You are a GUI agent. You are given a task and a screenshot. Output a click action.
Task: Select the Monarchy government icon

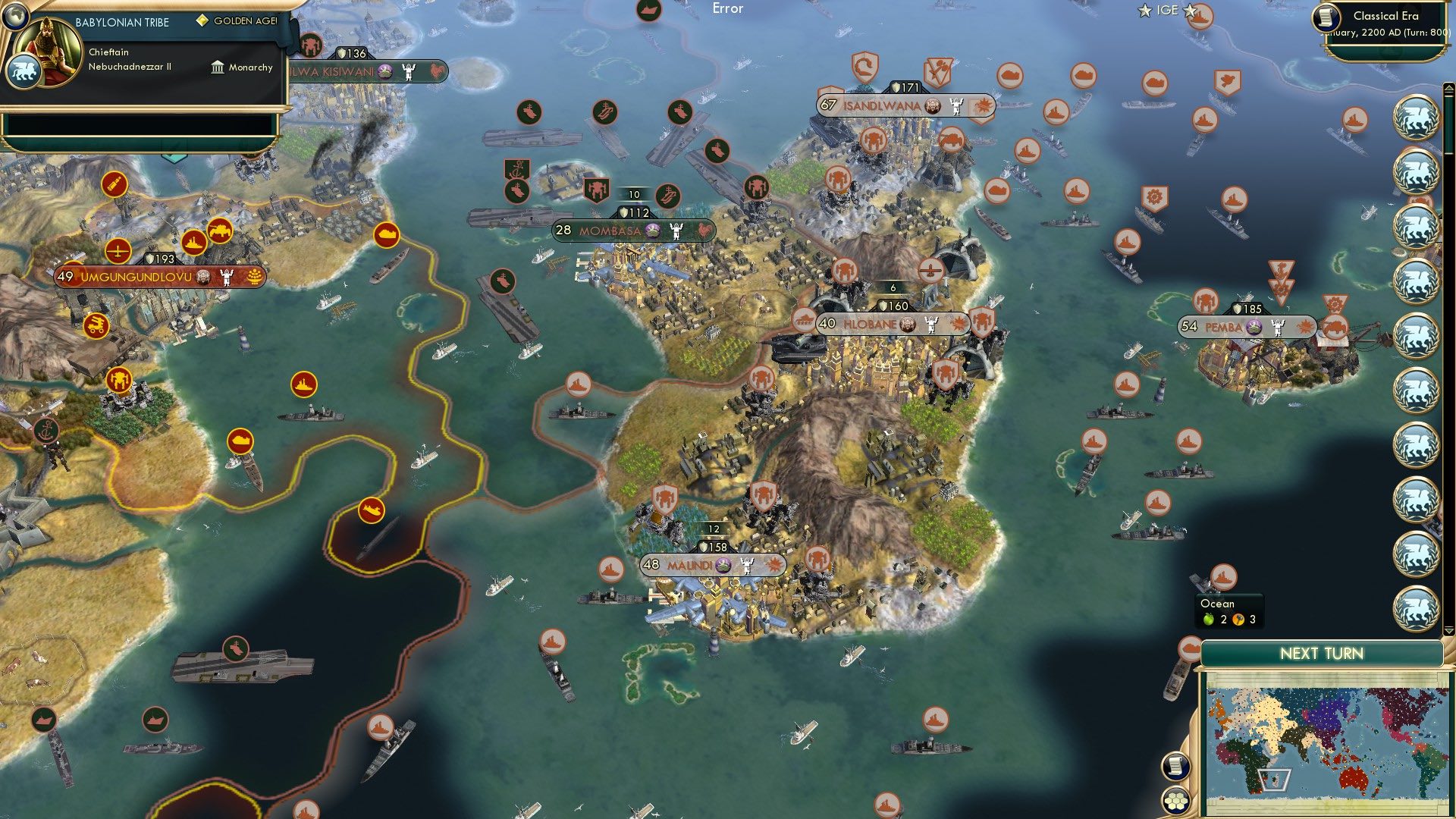pyautogui.click(x=218, y=67)
